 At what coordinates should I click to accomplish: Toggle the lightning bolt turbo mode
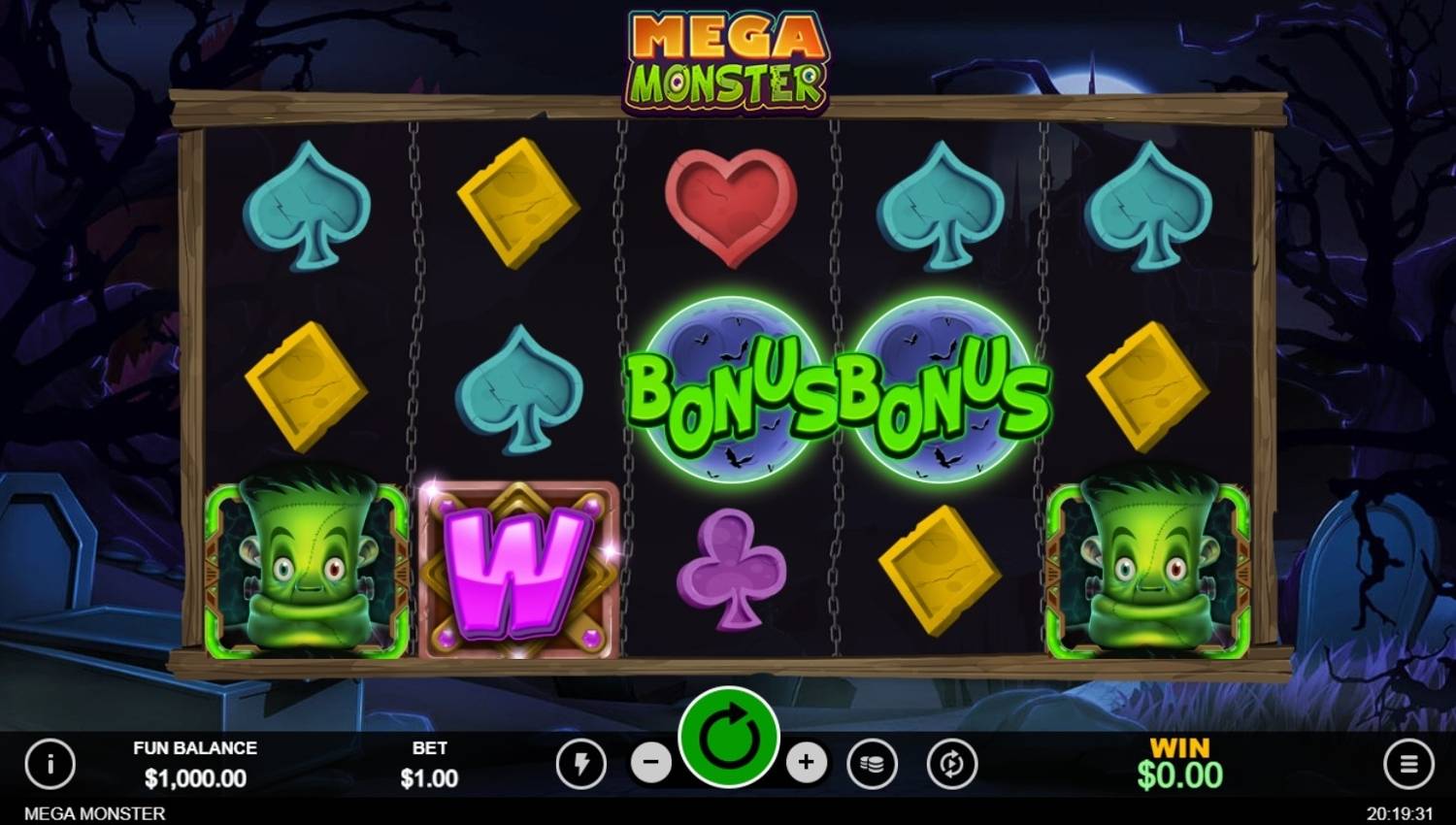coord(580,765)
